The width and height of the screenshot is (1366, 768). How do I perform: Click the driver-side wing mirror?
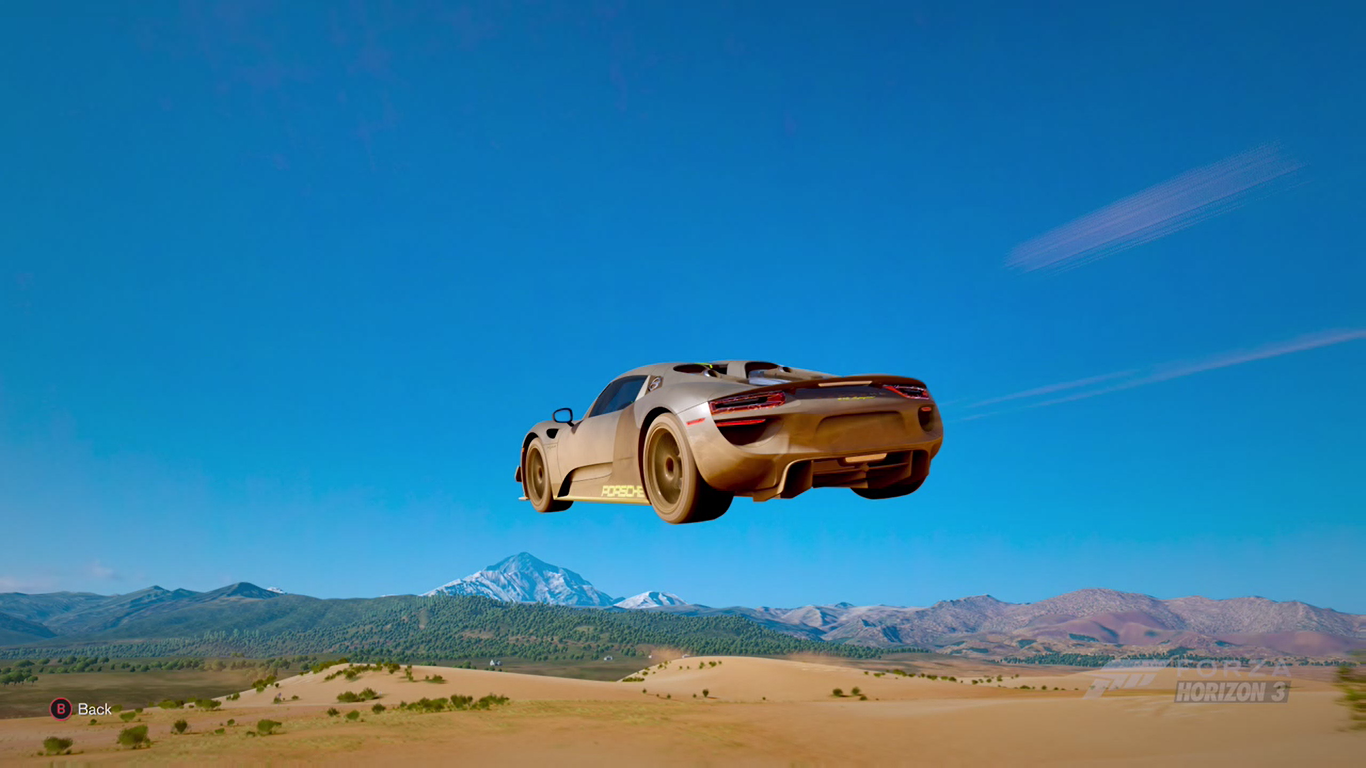(564, 414)
